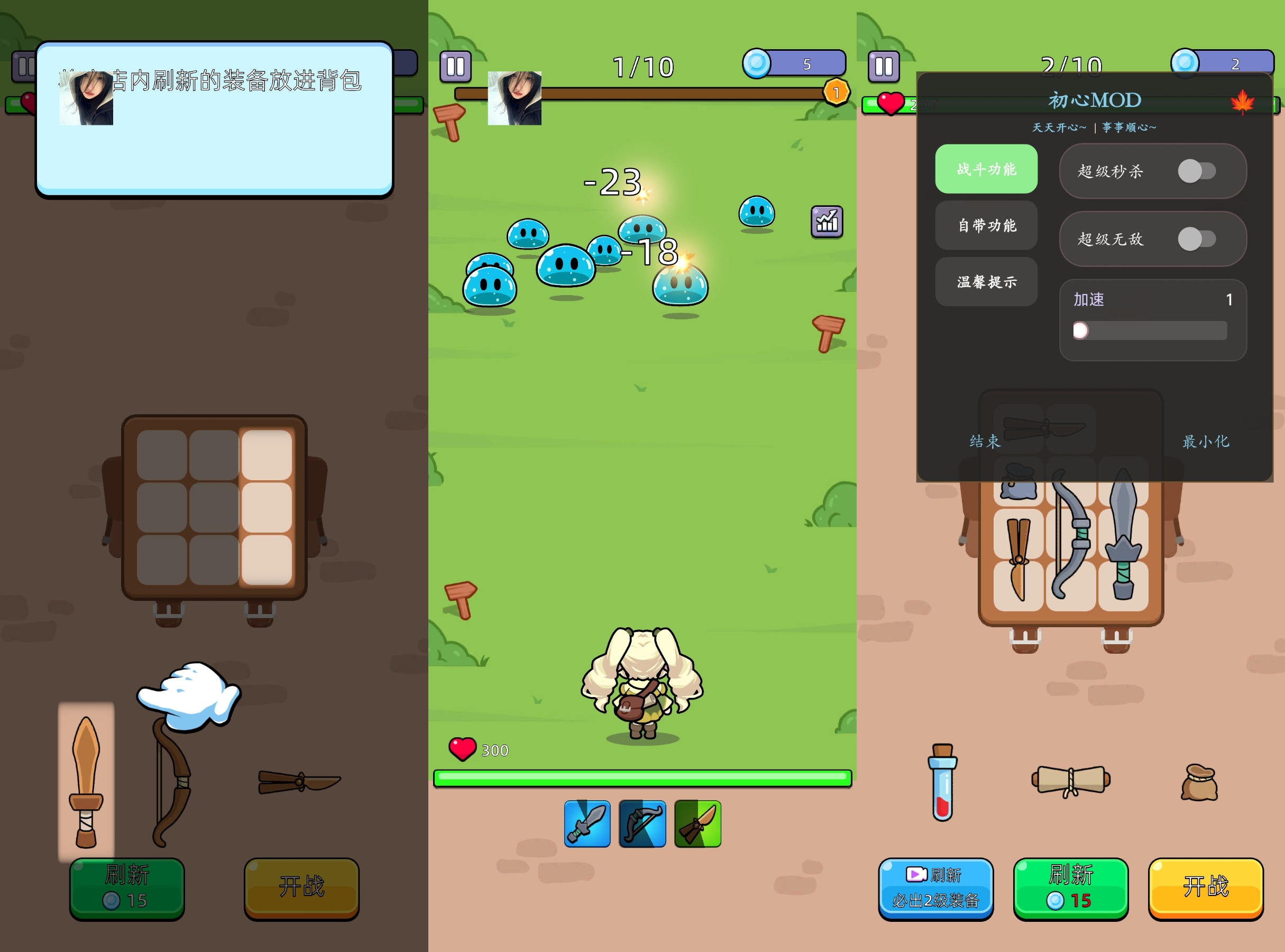
Task: Click 刷新必出2级装备 button
Action: 937,888
